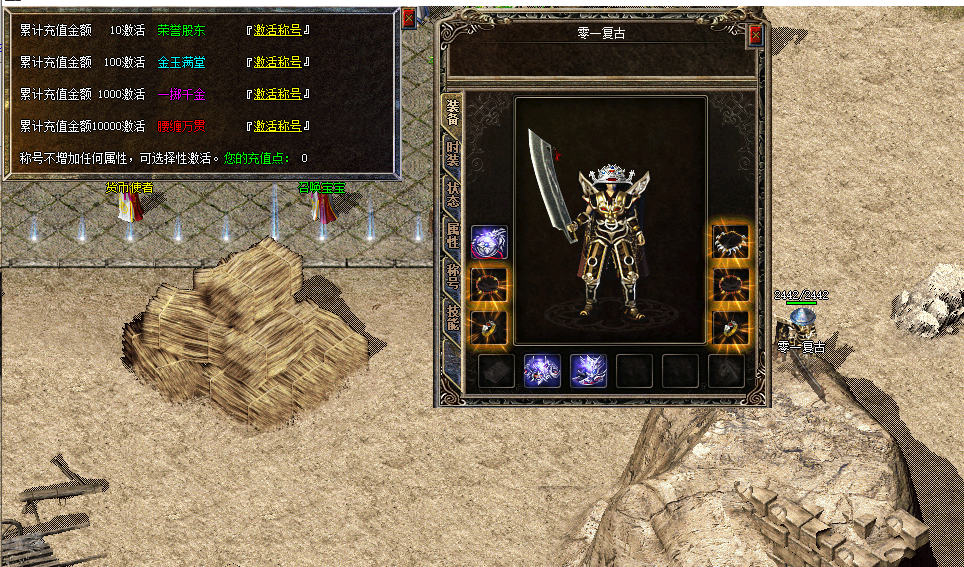Open the 时装 fashion tab
The width and height of the screenshot is (964, 567).
[x=453, y=156]
